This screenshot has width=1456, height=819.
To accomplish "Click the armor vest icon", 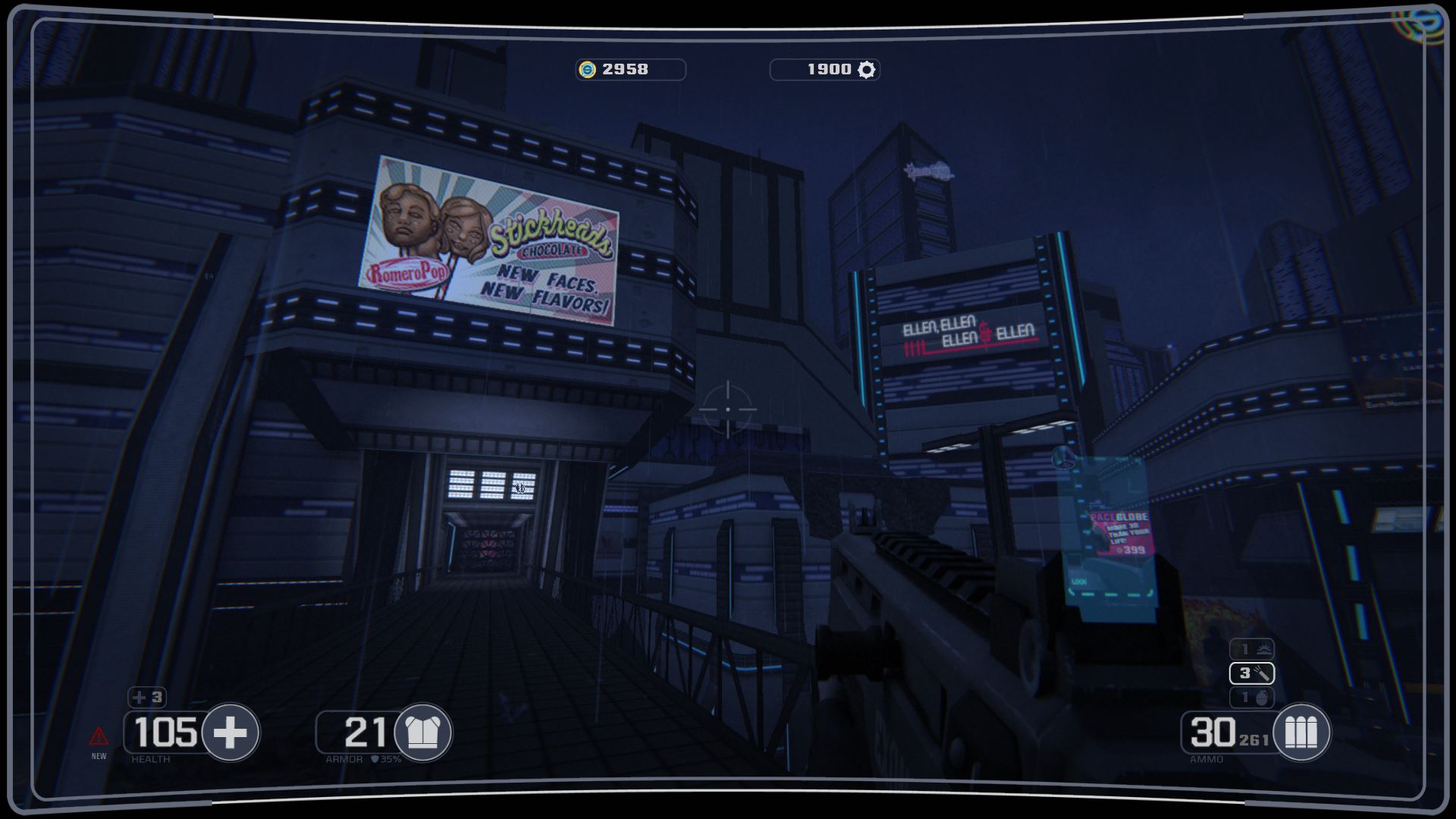I will coord(423,733).
